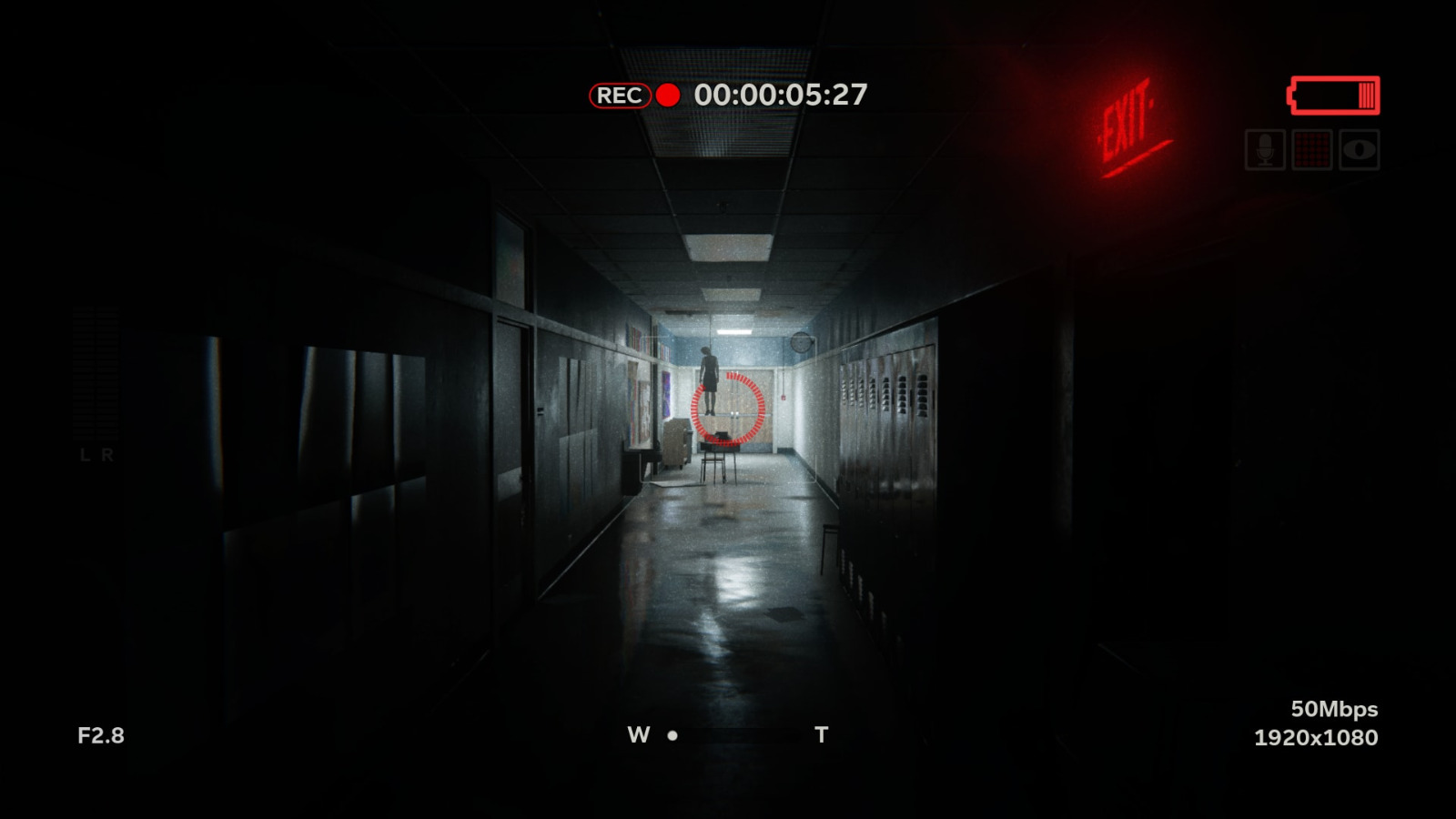Click the red record dot
The height and width of the screenshot is (819, 1456).
[x=670, y=96]
